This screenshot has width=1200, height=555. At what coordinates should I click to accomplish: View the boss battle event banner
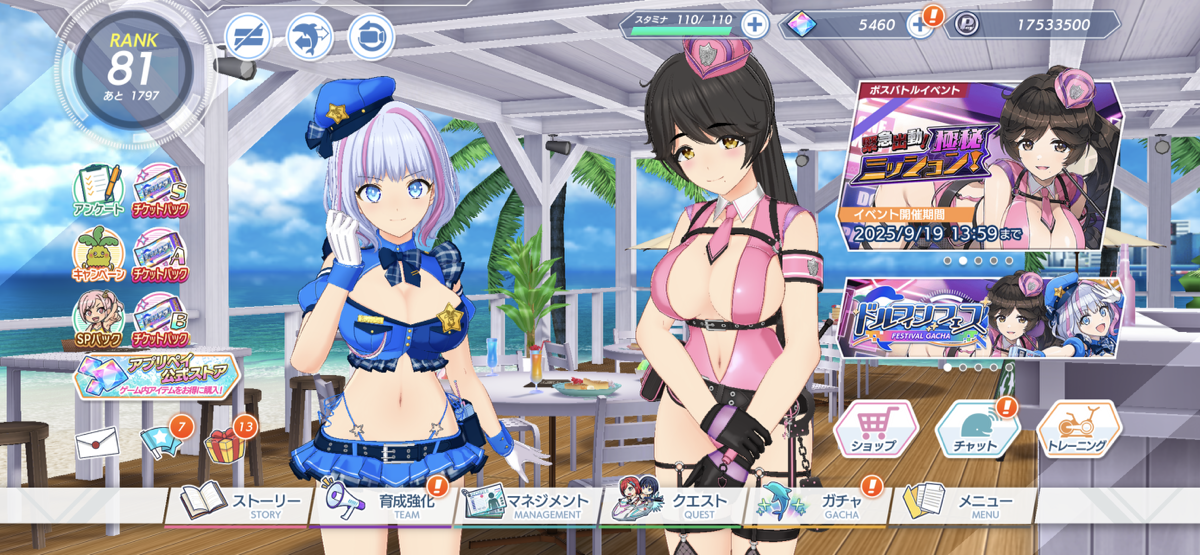(x=985, y=165)
